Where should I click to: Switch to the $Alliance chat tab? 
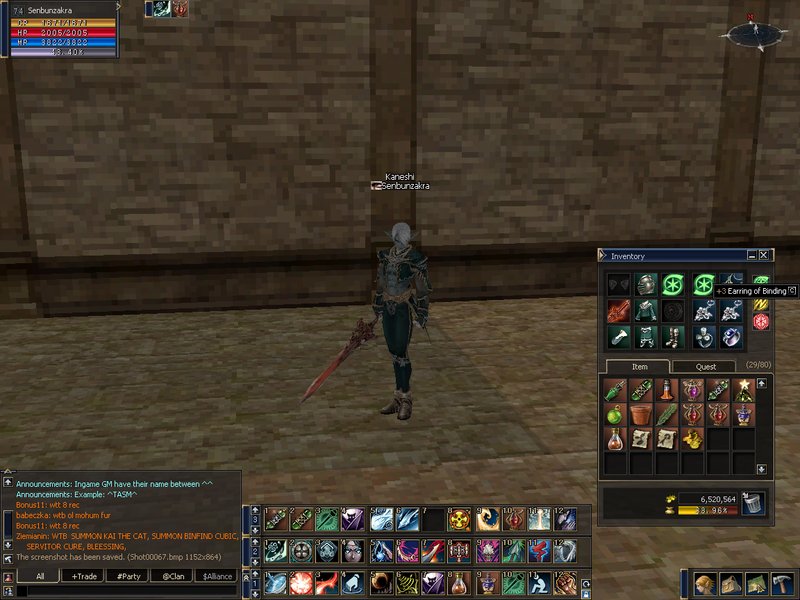[217, 576]
